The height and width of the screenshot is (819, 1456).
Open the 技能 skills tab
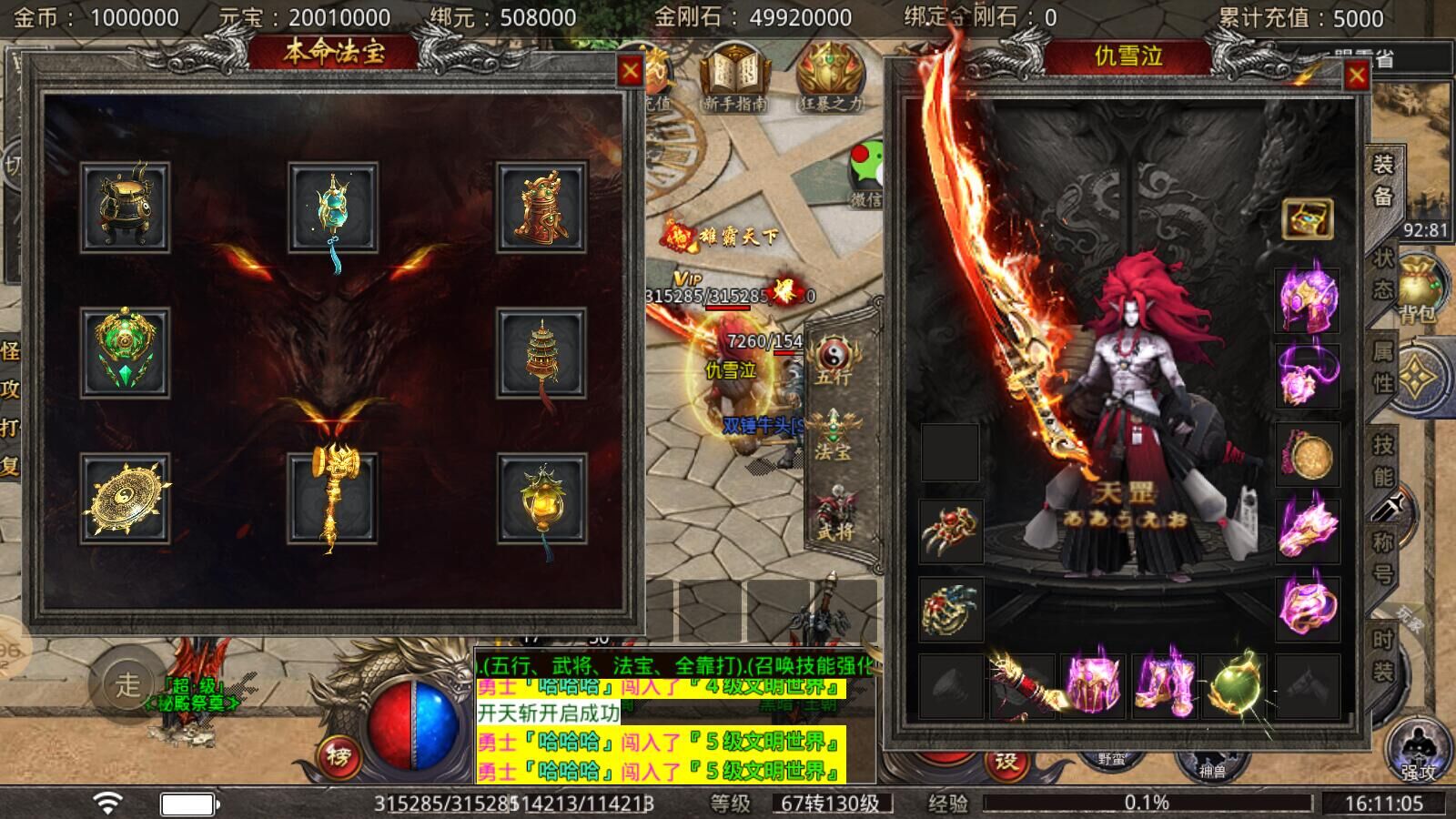[x=1382, y=460]
